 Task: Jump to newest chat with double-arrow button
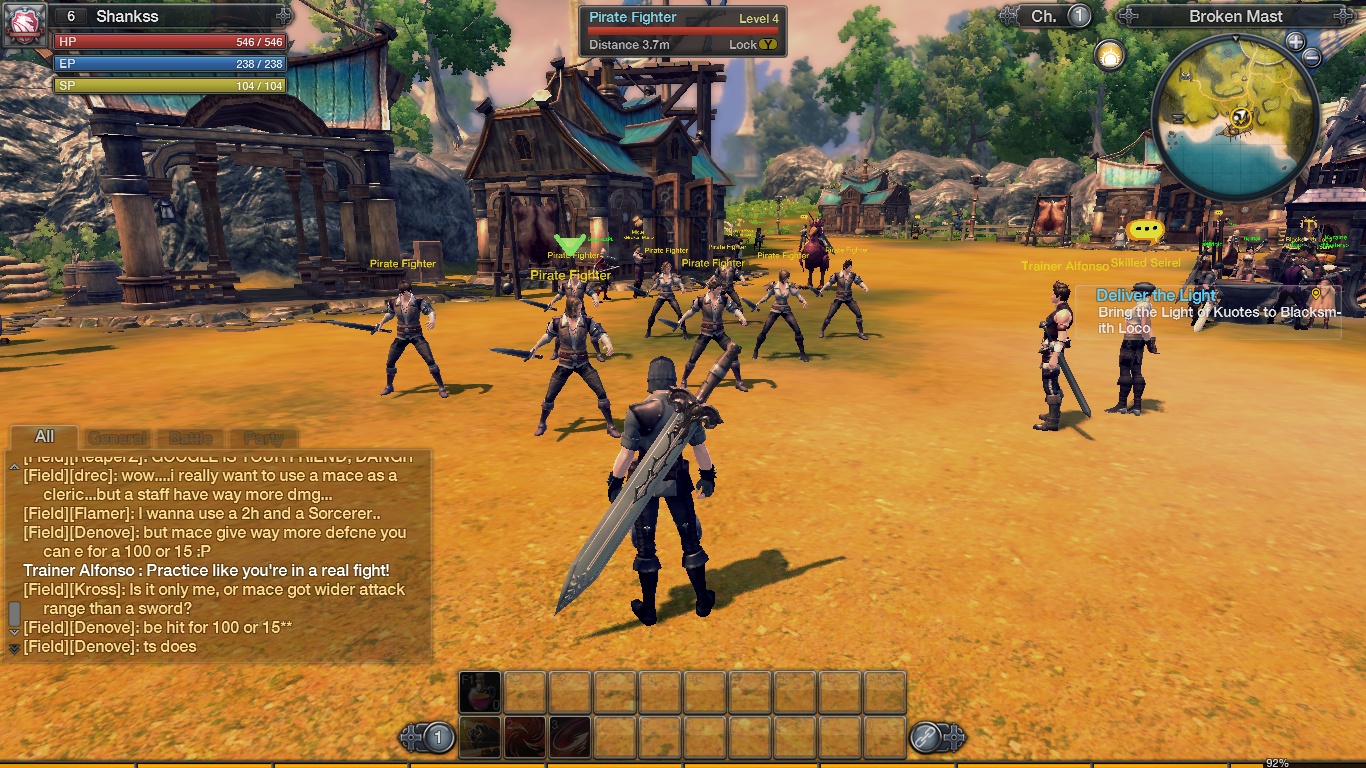14,648
